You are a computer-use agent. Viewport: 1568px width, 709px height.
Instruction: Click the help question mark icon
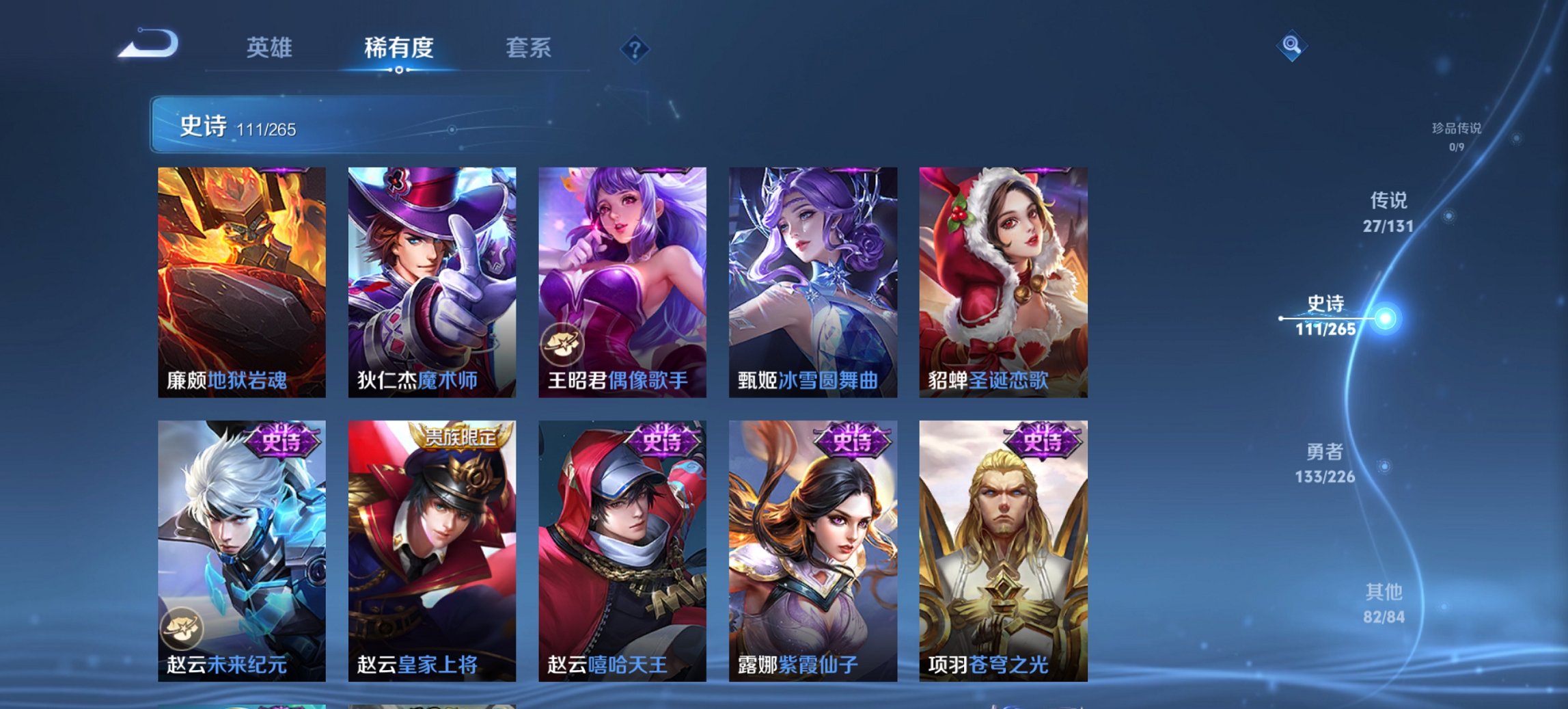point(634,49)
